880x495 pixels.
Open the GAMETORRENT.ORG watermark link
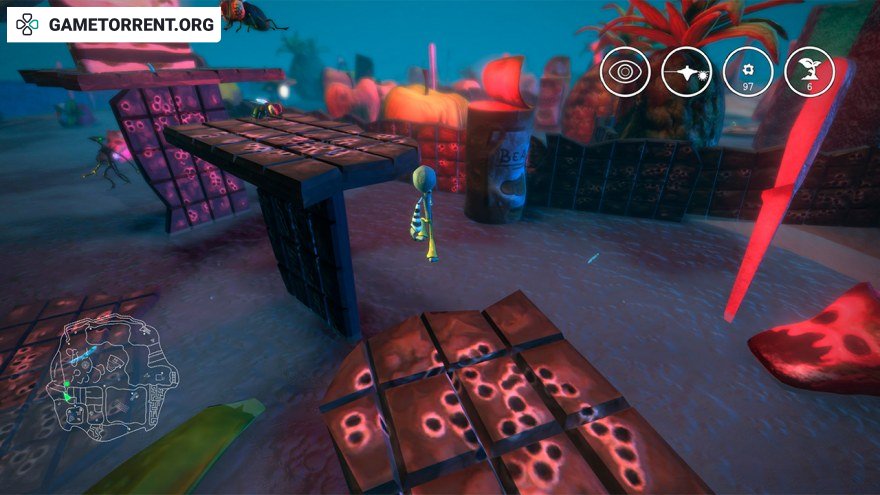pyautogui.click(x=114, y=24)
